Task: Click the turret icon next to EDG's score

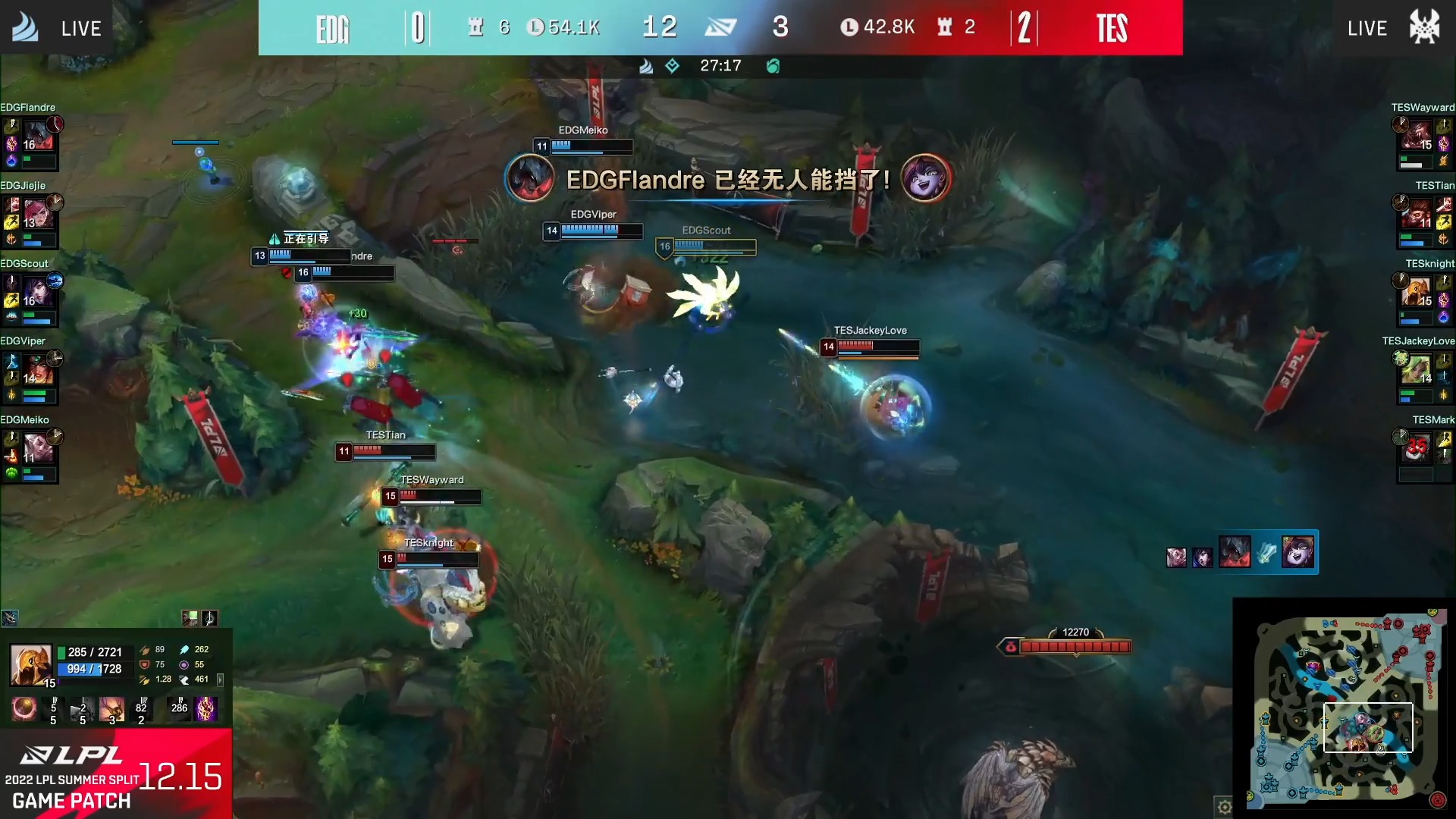Action: pyautogui.click(x=475, y=27)
